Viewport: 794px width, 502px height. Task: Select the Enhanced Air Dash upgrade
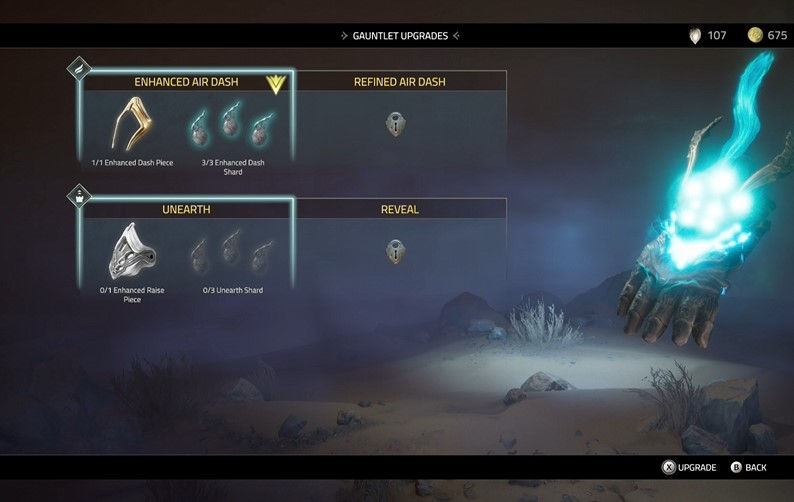[x=186, y=82]
